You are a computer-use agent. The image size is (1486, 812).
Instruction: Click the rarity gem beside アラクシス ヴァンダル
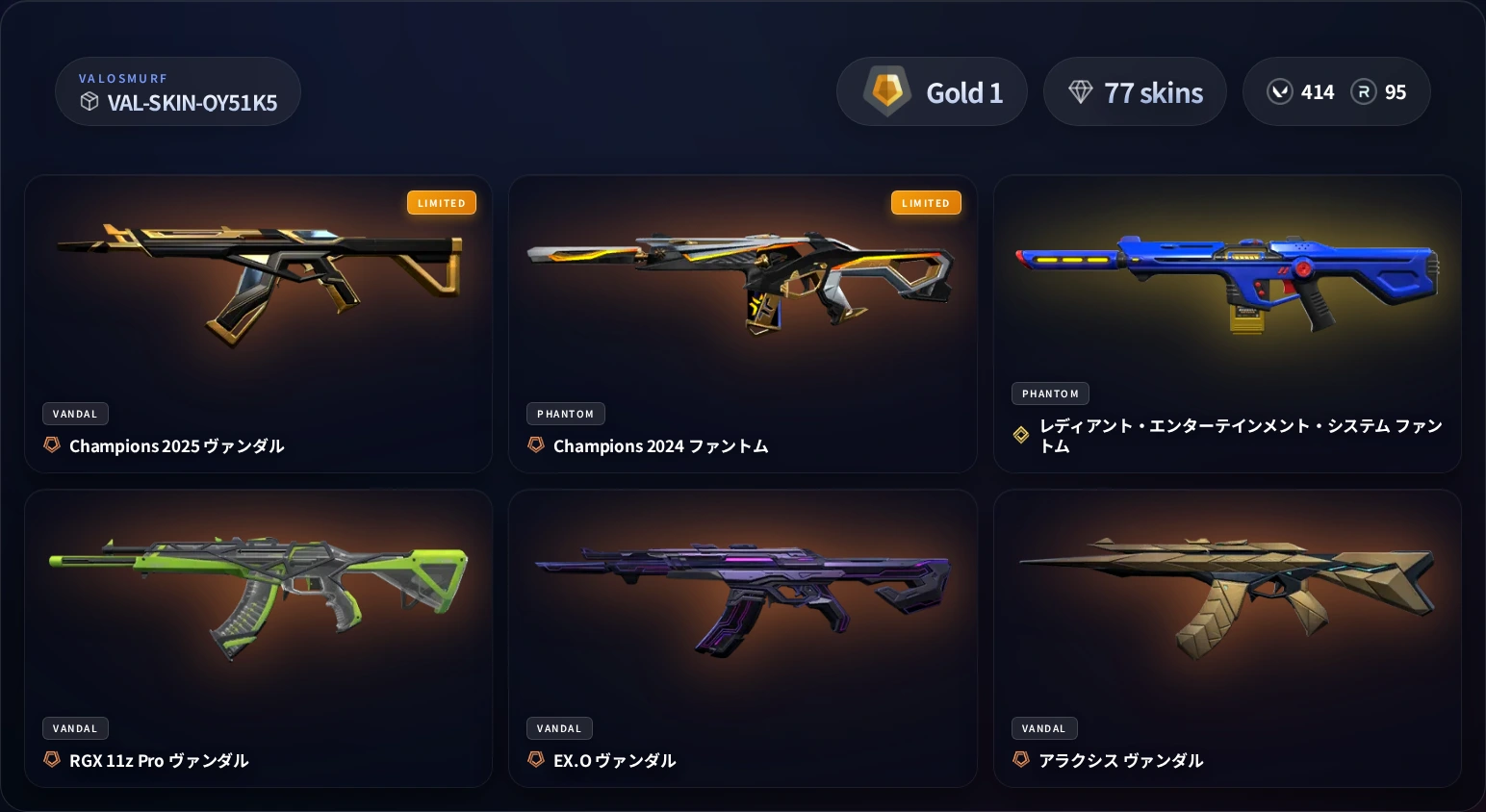click(1021, 759)
